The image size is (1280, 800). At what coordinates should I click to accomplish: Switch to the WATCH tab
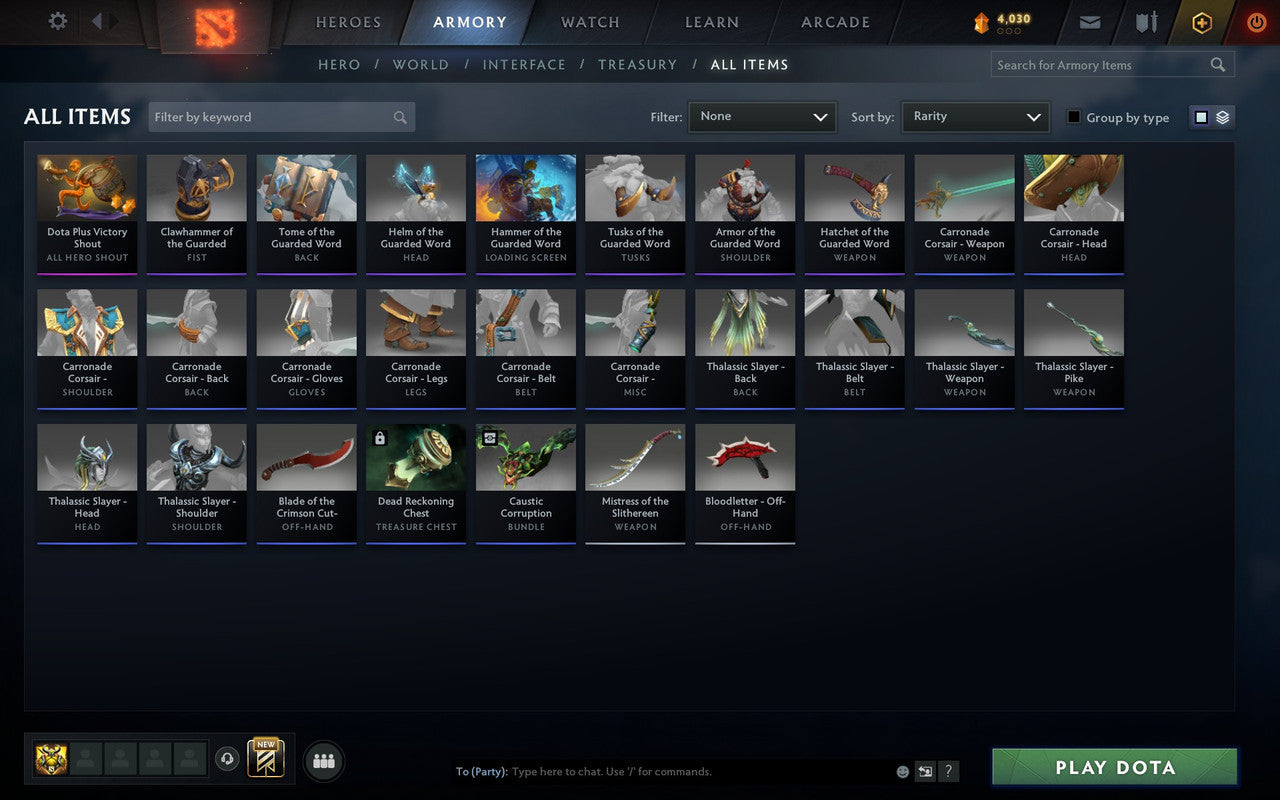(x=589, y=22)
